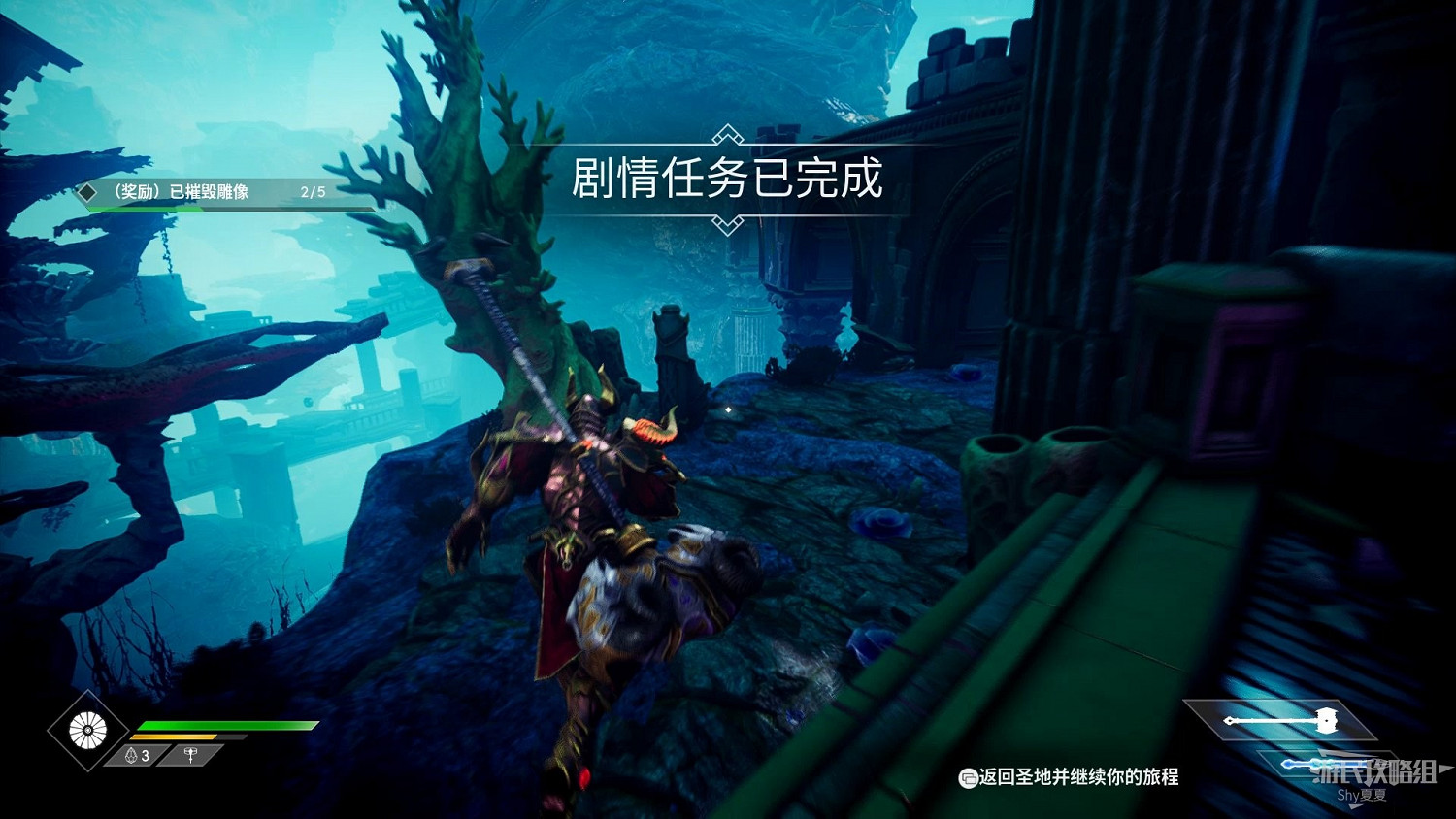Select the radial wheel emblem in the diamond frame
This screenshot has height=819, width=1456.
[x=86, y=729]
